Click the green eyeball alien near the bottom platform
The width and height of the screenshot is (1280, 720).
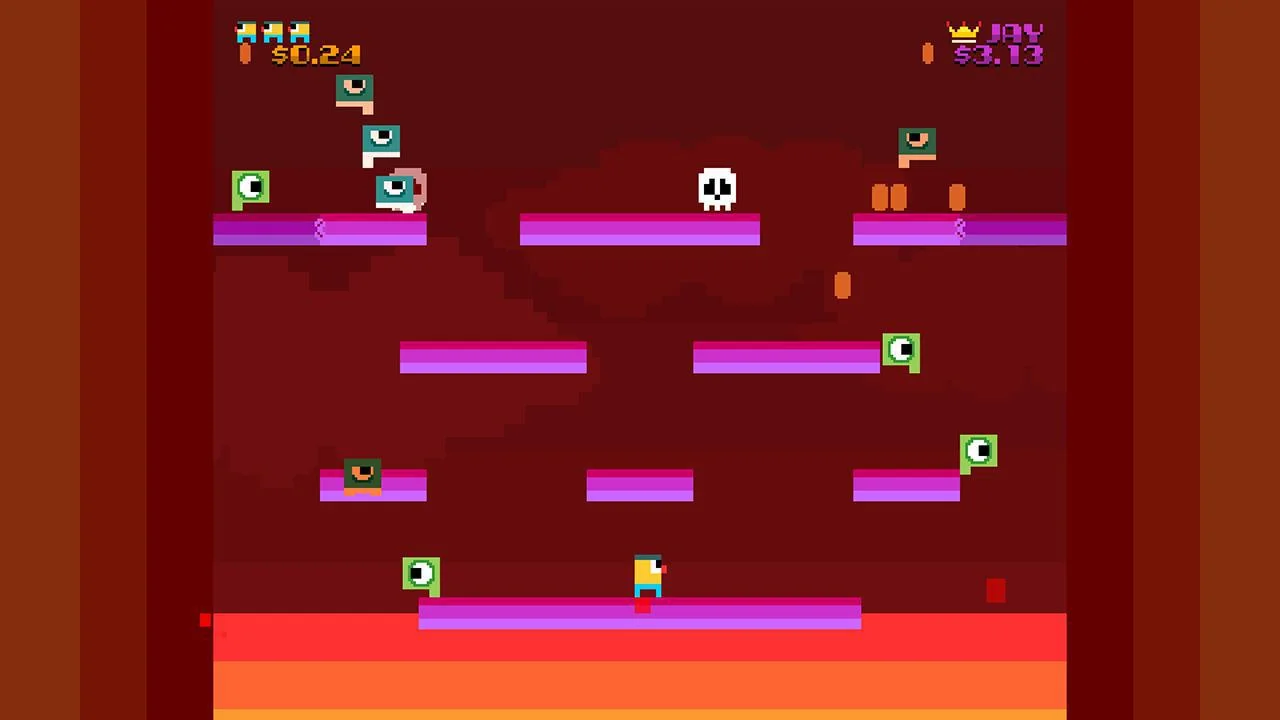point(420,573)
